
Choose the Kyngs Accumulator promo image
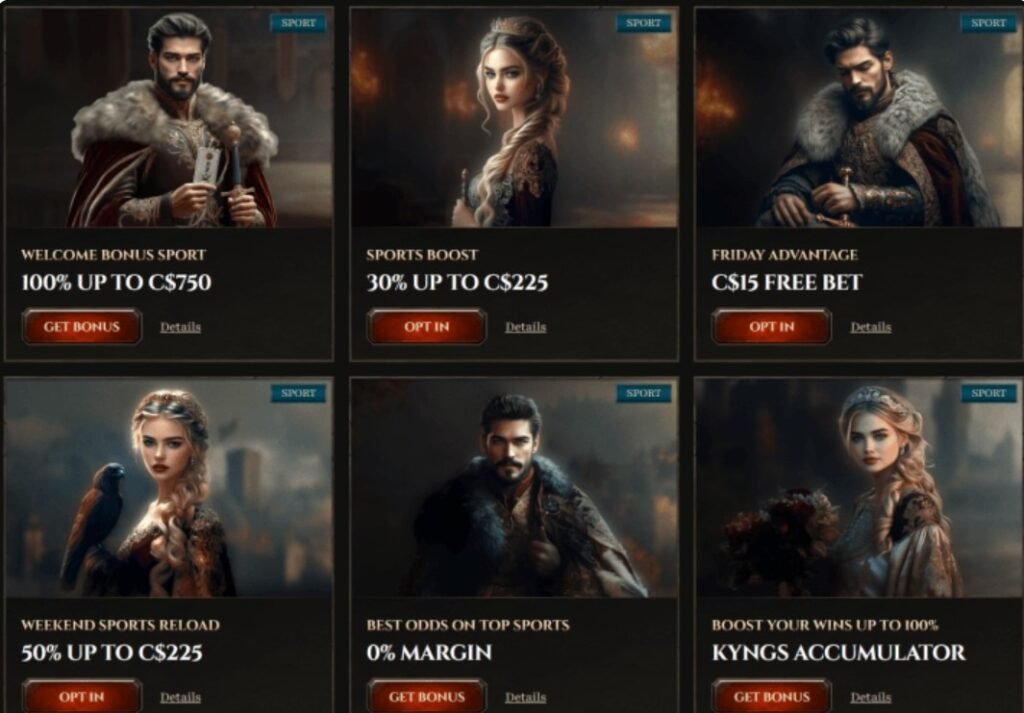[859, 488]
